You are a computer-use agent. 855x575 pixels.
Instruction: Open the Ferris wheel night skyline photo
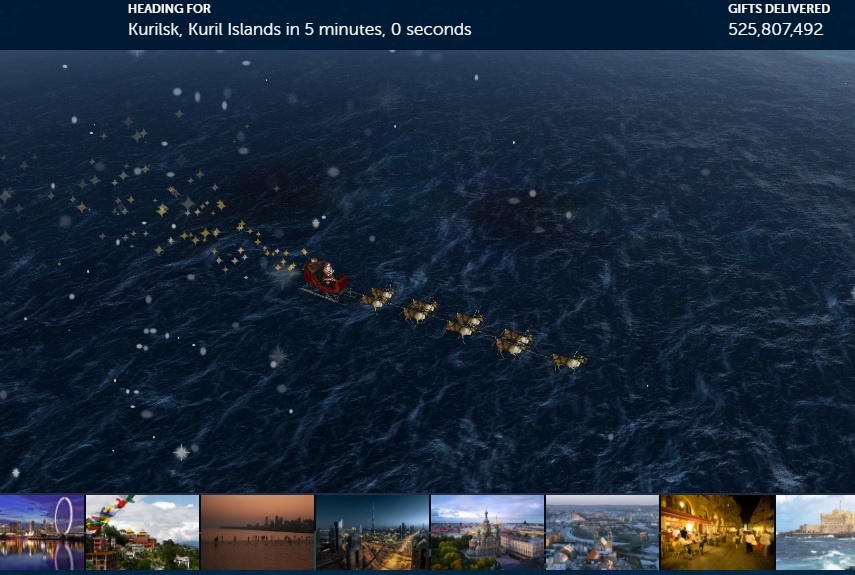click(42, 532)
